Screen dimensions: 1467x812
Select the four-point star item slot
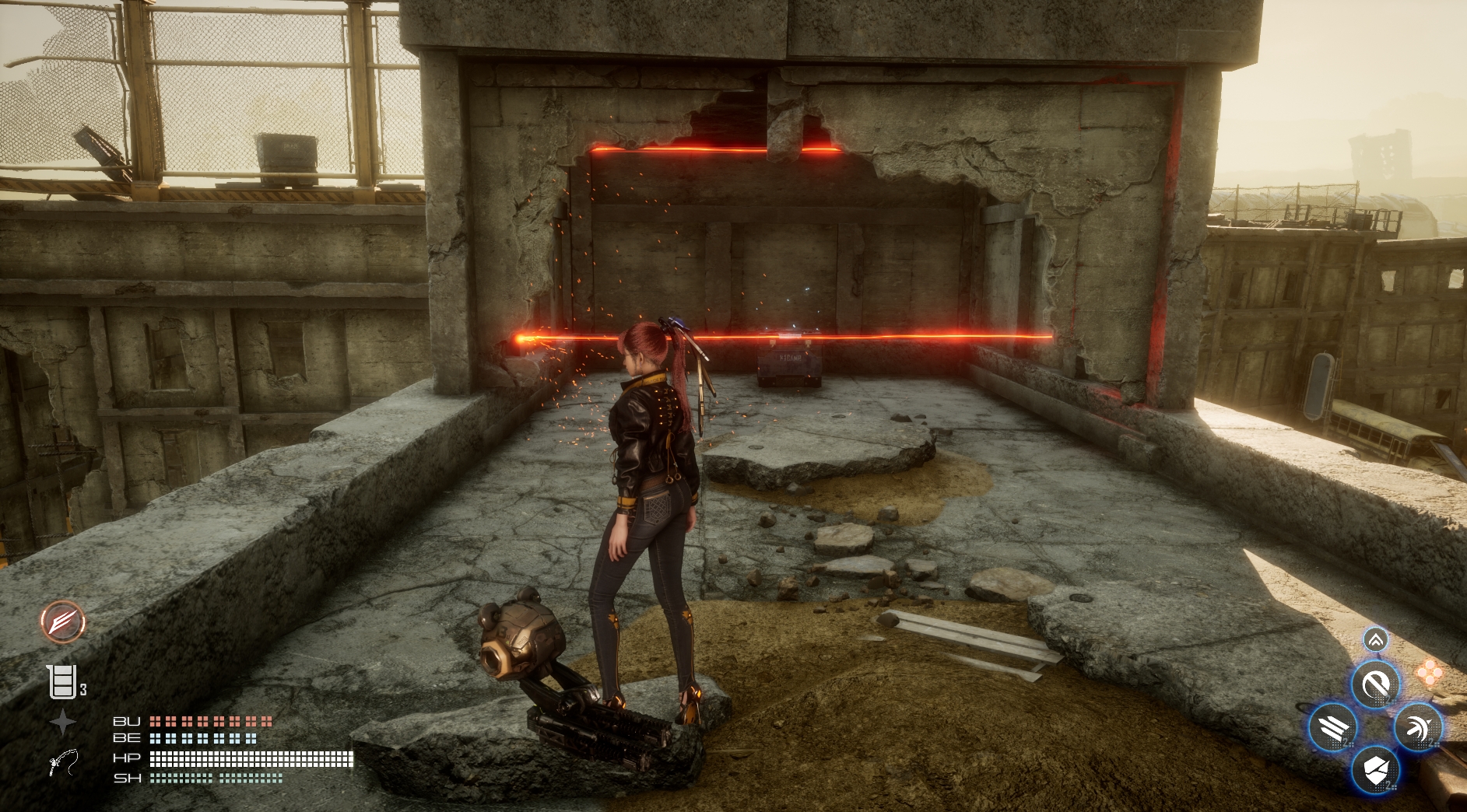pos(62,723)
